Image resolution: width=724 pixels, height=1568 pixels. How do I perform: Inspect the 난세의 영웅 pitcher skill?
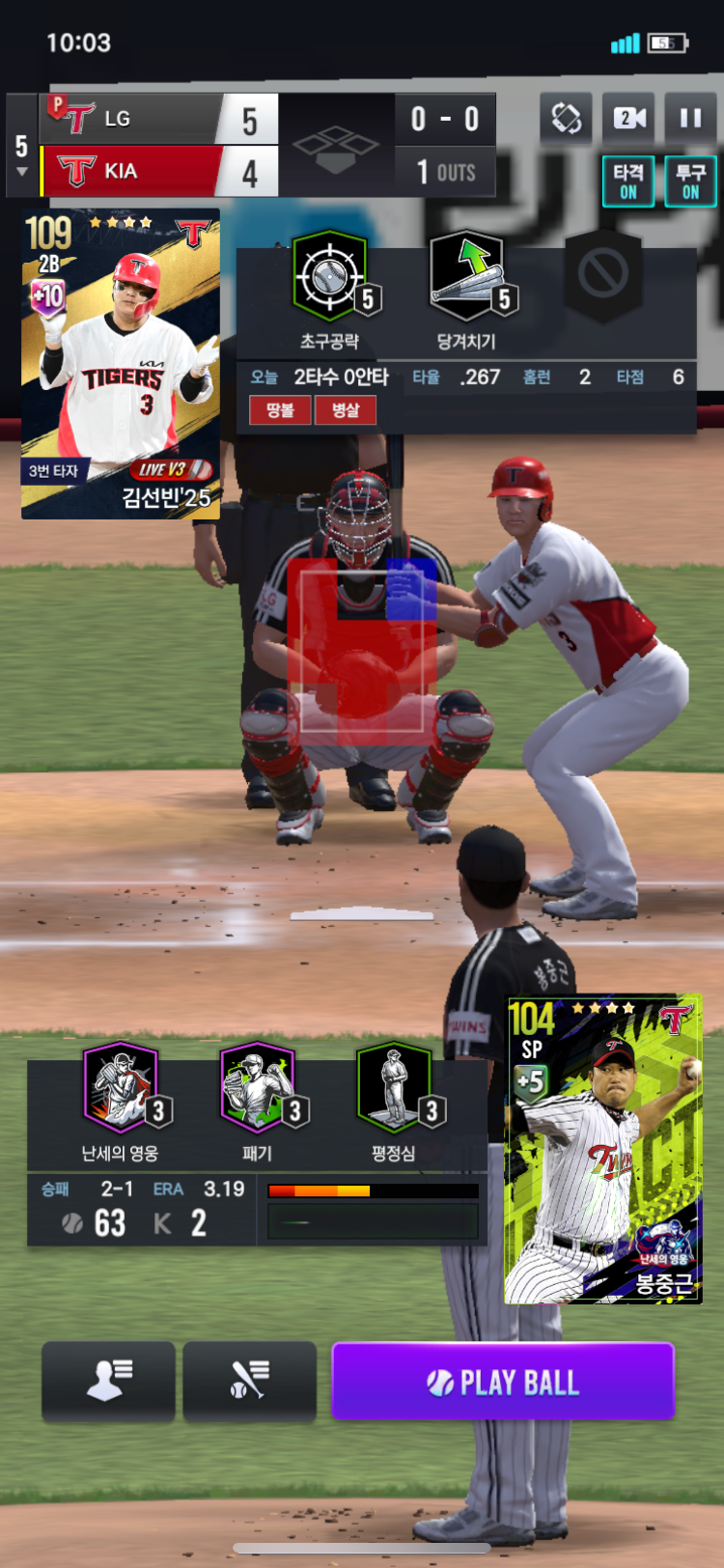(x=121, y=1088)
